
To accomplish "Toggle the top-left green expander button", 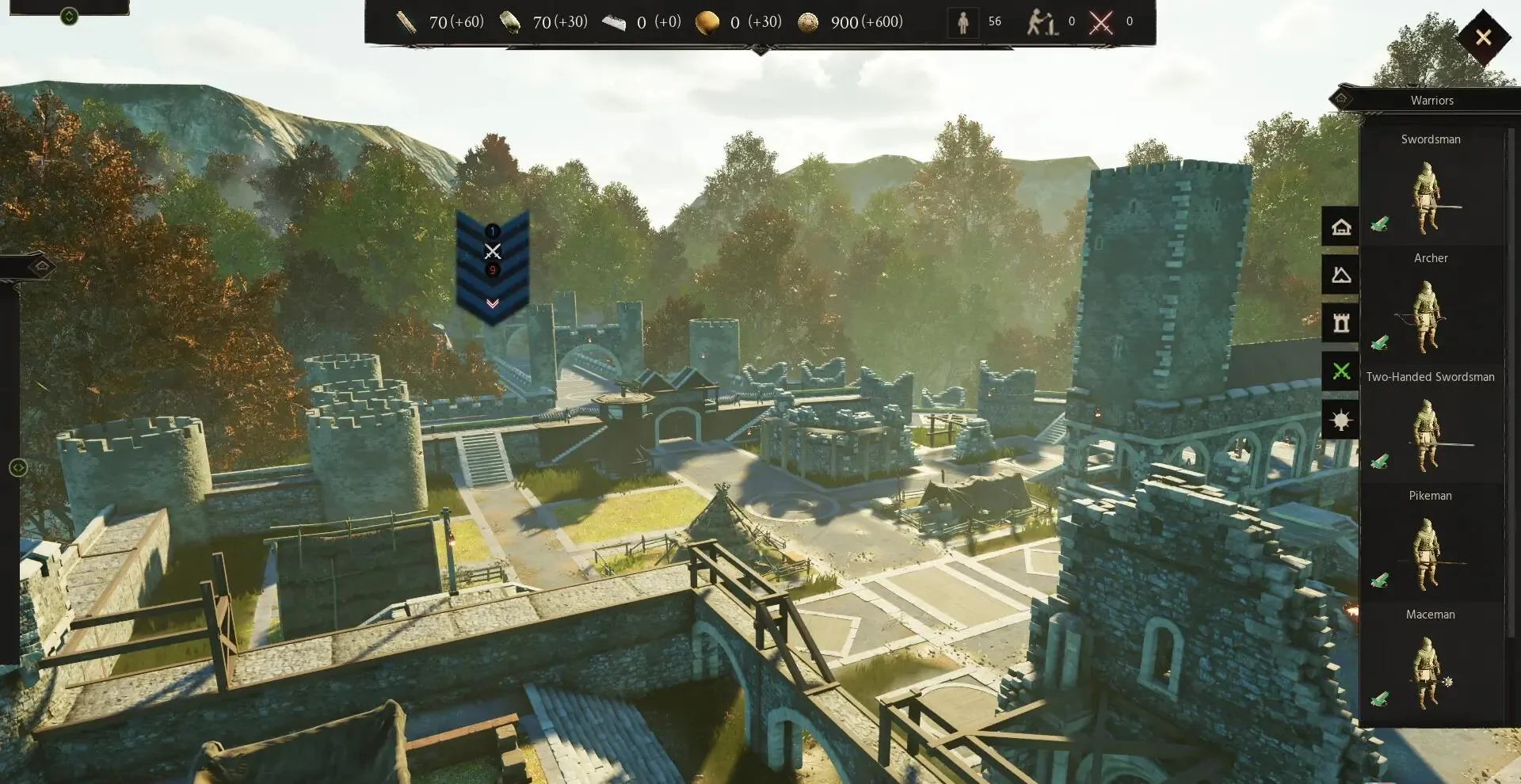I will point(69,16).
